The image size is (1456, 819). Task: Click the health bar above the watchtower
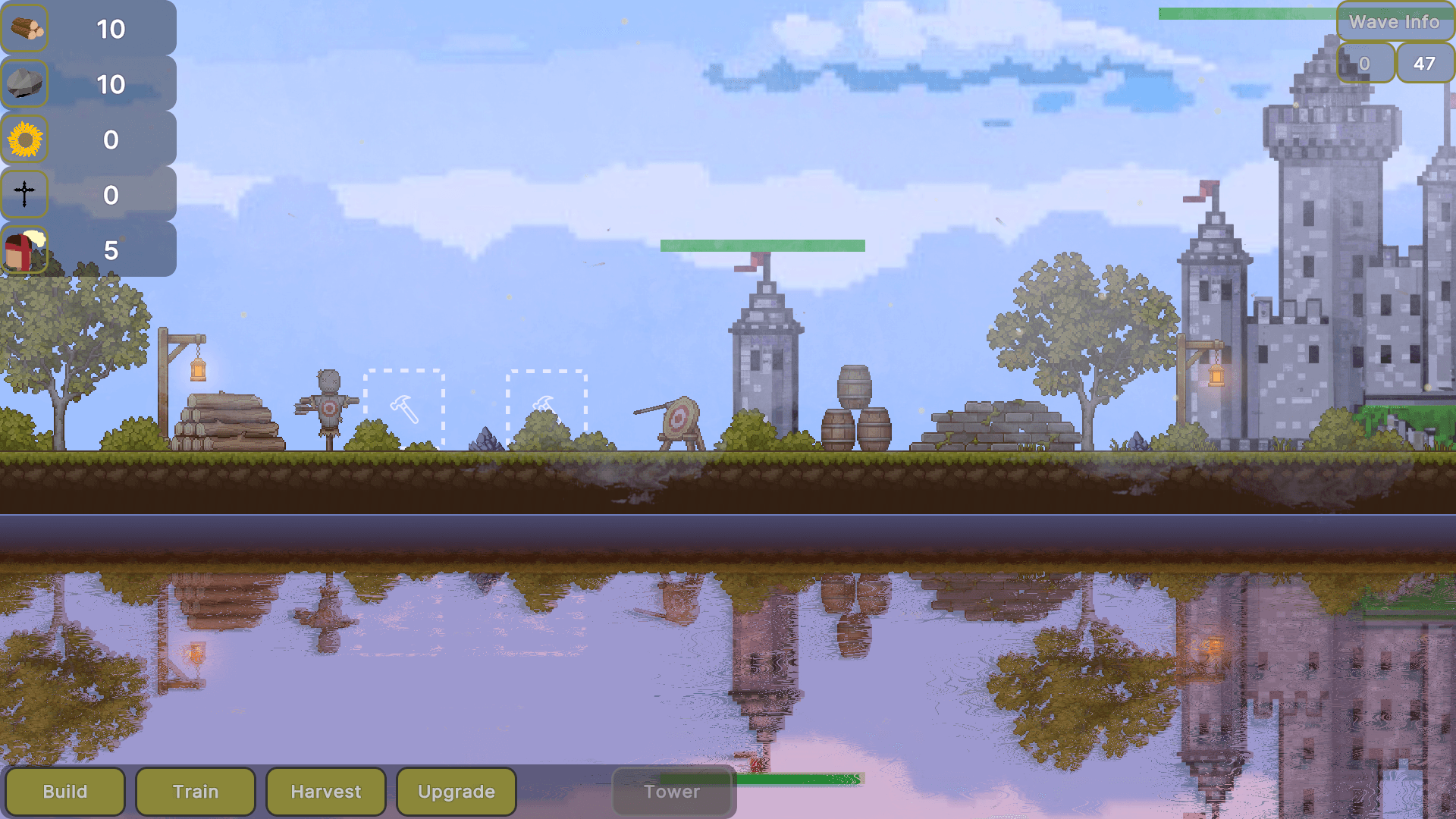coord(762,244)
